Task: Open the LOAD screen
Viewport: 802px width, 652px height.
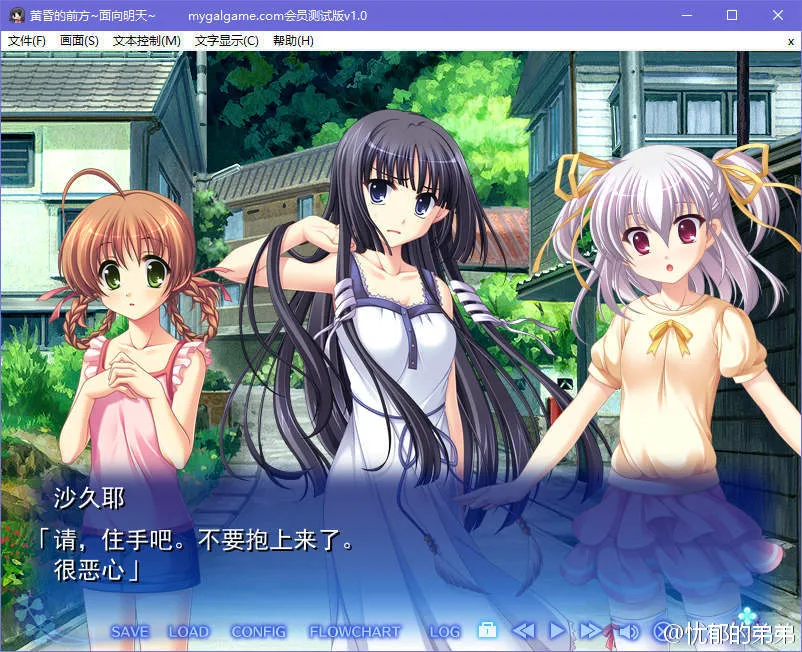Action: [x=188, y=632]
